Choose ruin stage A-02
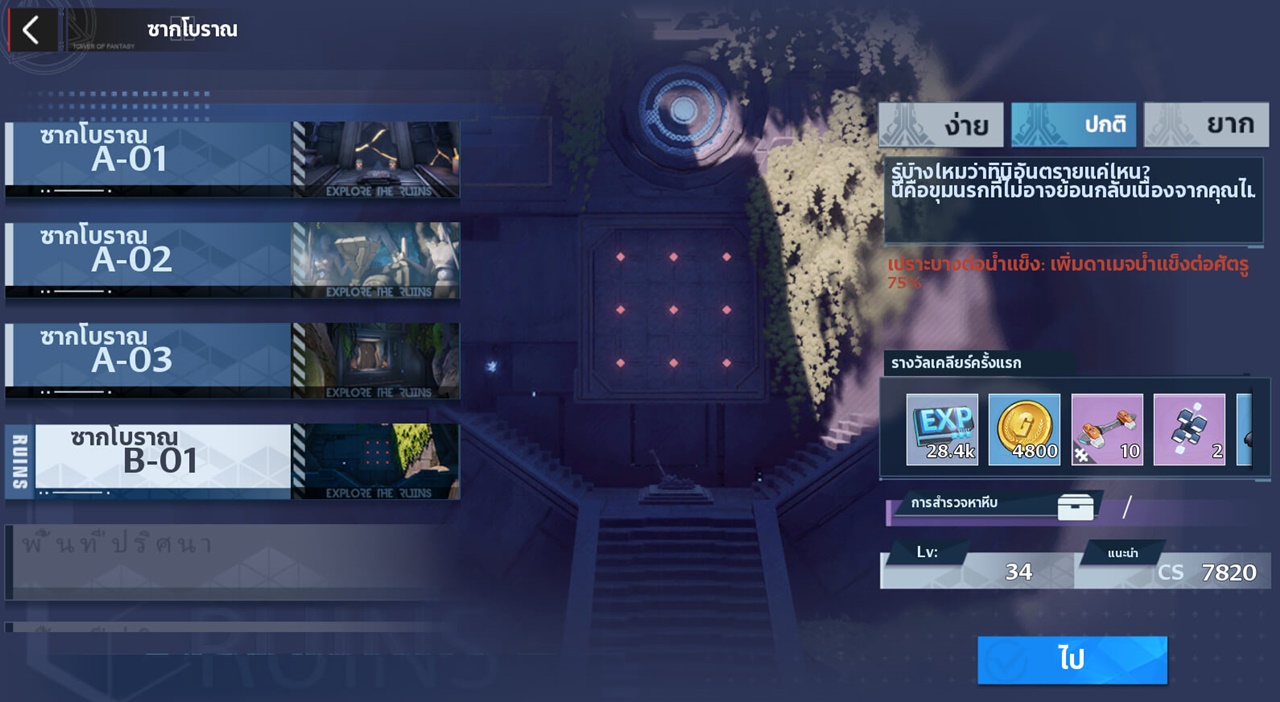 pos(232,260)
